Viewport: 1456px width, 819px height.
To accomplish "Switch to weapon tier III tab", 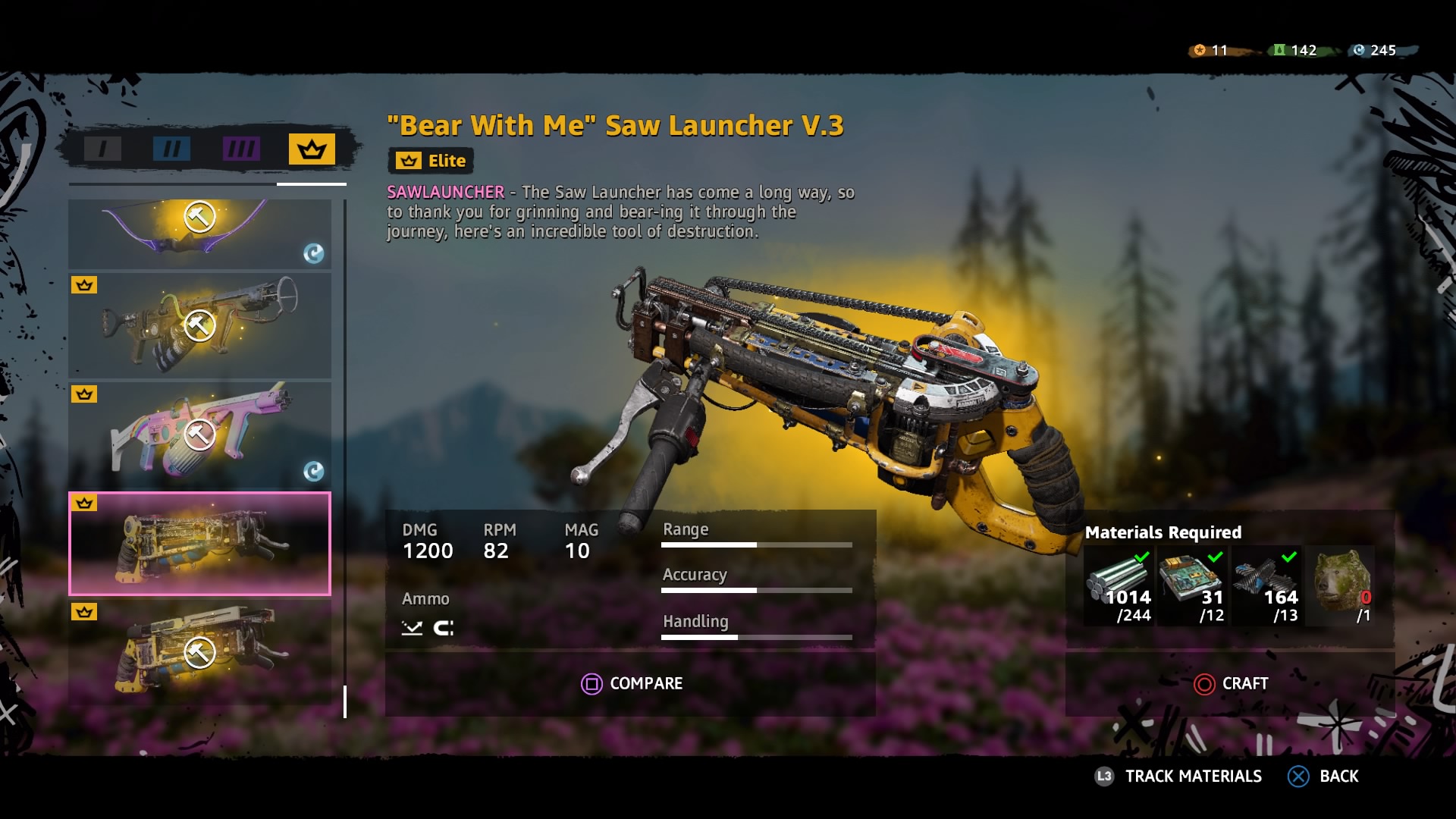I will (x=240, y=148).
